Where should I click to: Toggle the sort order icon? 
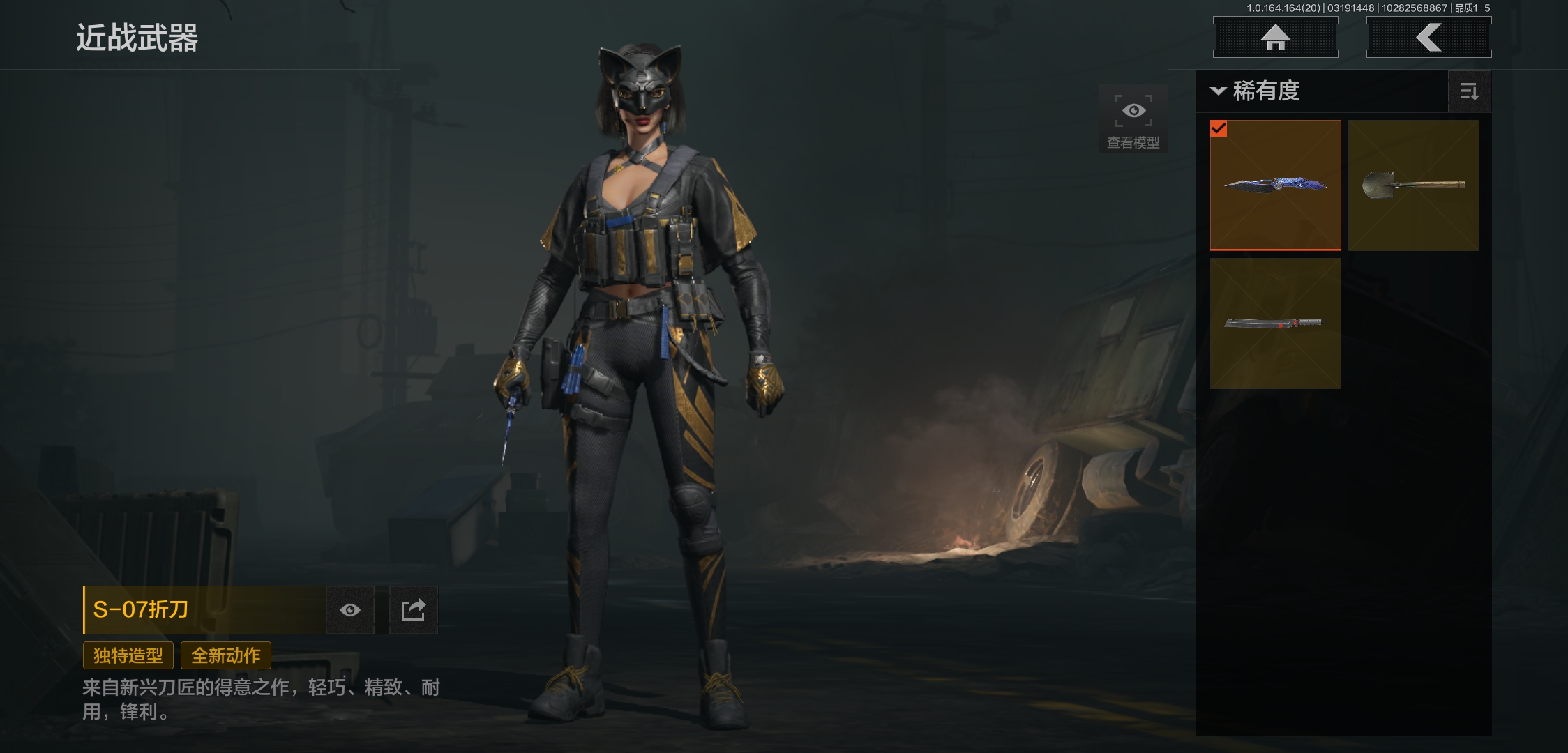click(x=1469, y=91)
